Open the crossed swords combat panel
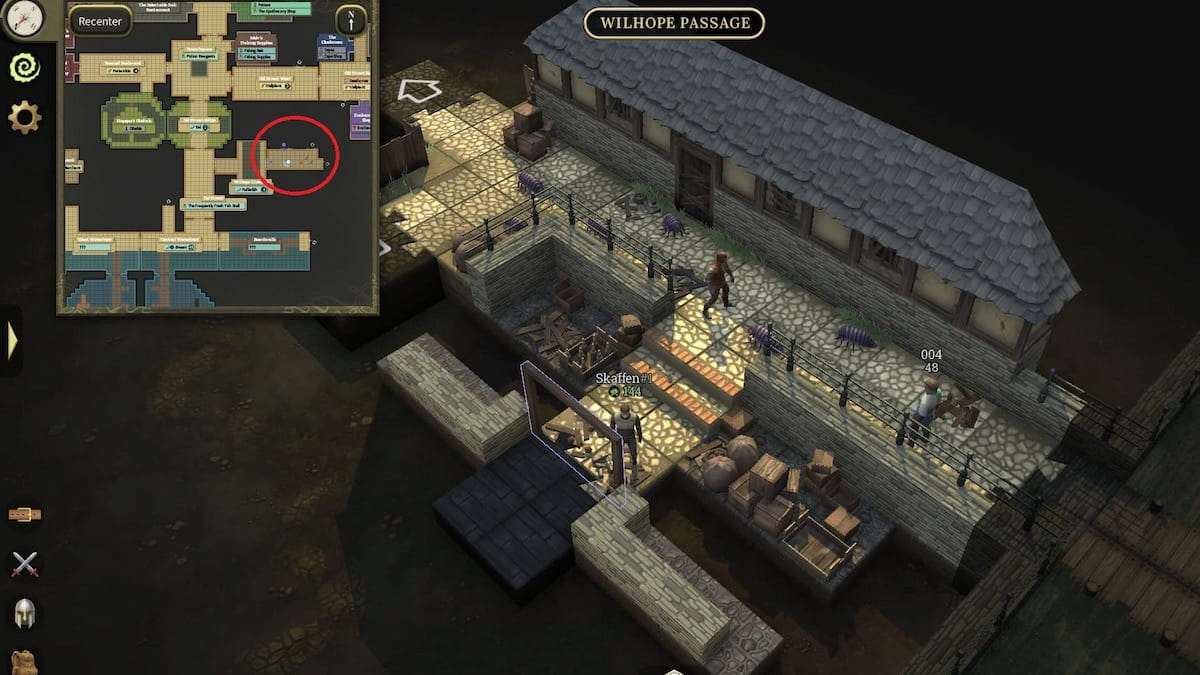This screenshot has height=675, width=1200. [x=24, y=564]
